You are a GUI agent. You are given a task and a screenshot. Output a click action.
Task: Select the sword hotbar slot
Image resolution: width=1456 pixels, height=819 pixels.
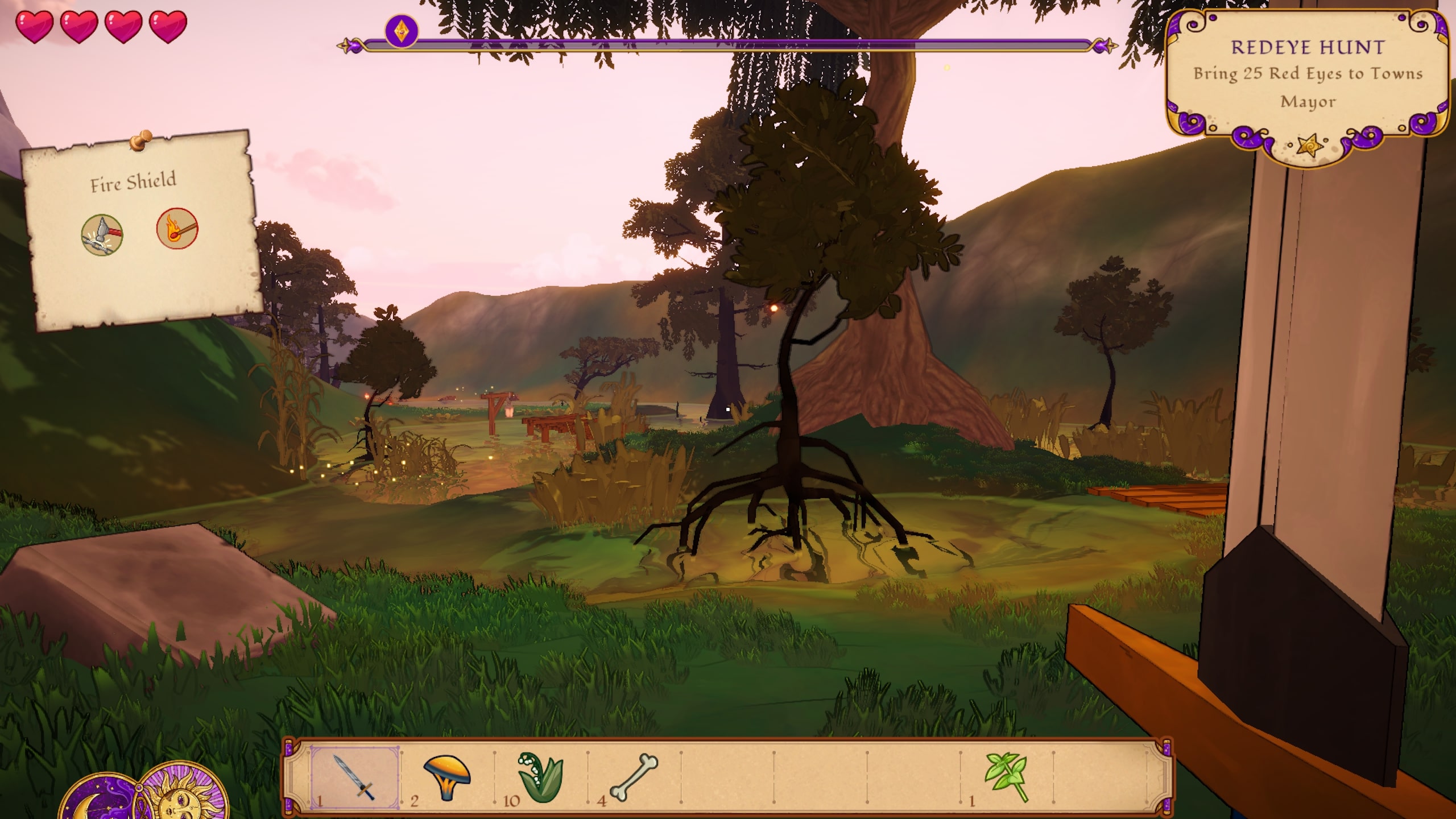355,777
